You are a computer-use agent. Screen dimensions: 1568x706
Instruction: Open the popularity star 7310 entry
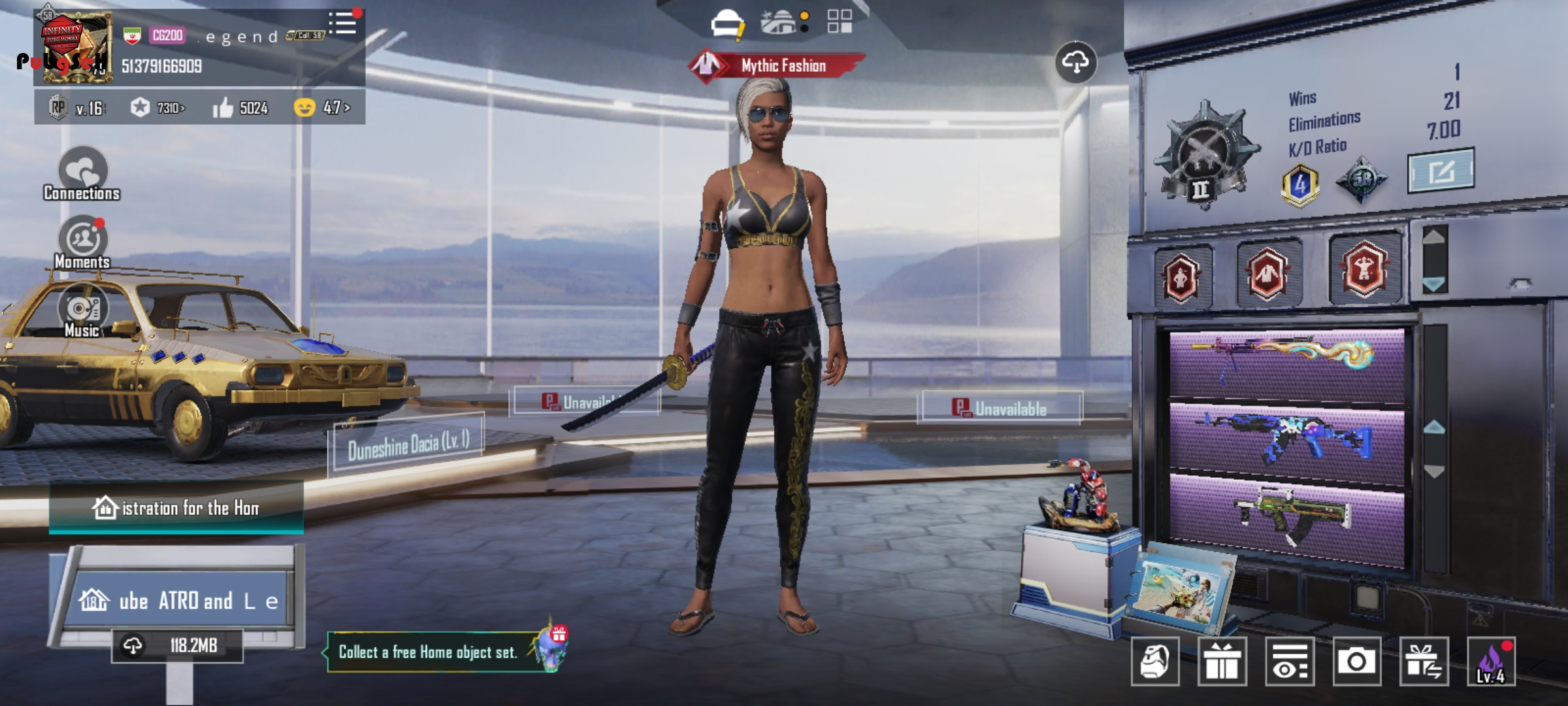click(157, 108)
